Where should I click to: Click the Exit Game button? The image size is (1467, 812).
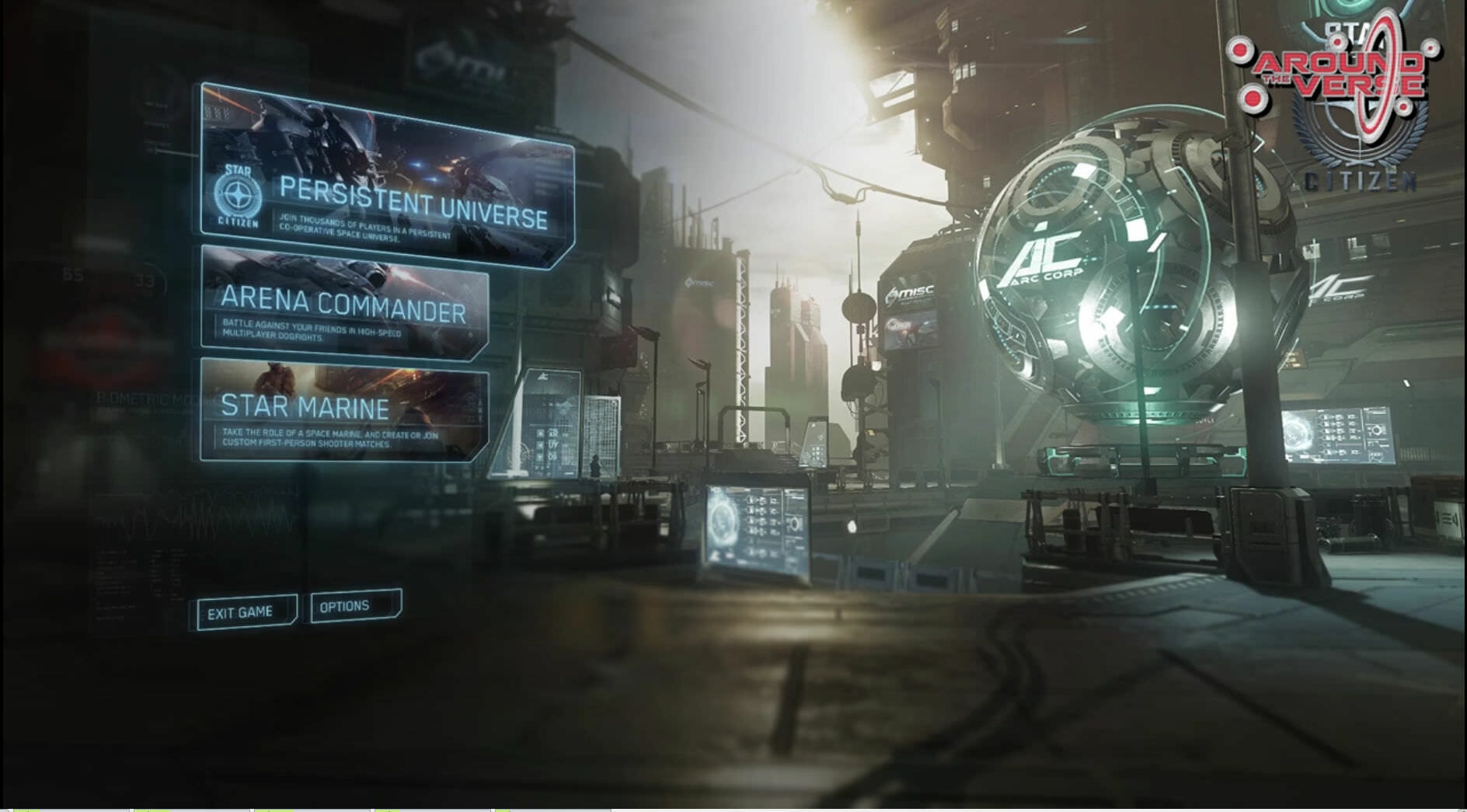[244, 612]
